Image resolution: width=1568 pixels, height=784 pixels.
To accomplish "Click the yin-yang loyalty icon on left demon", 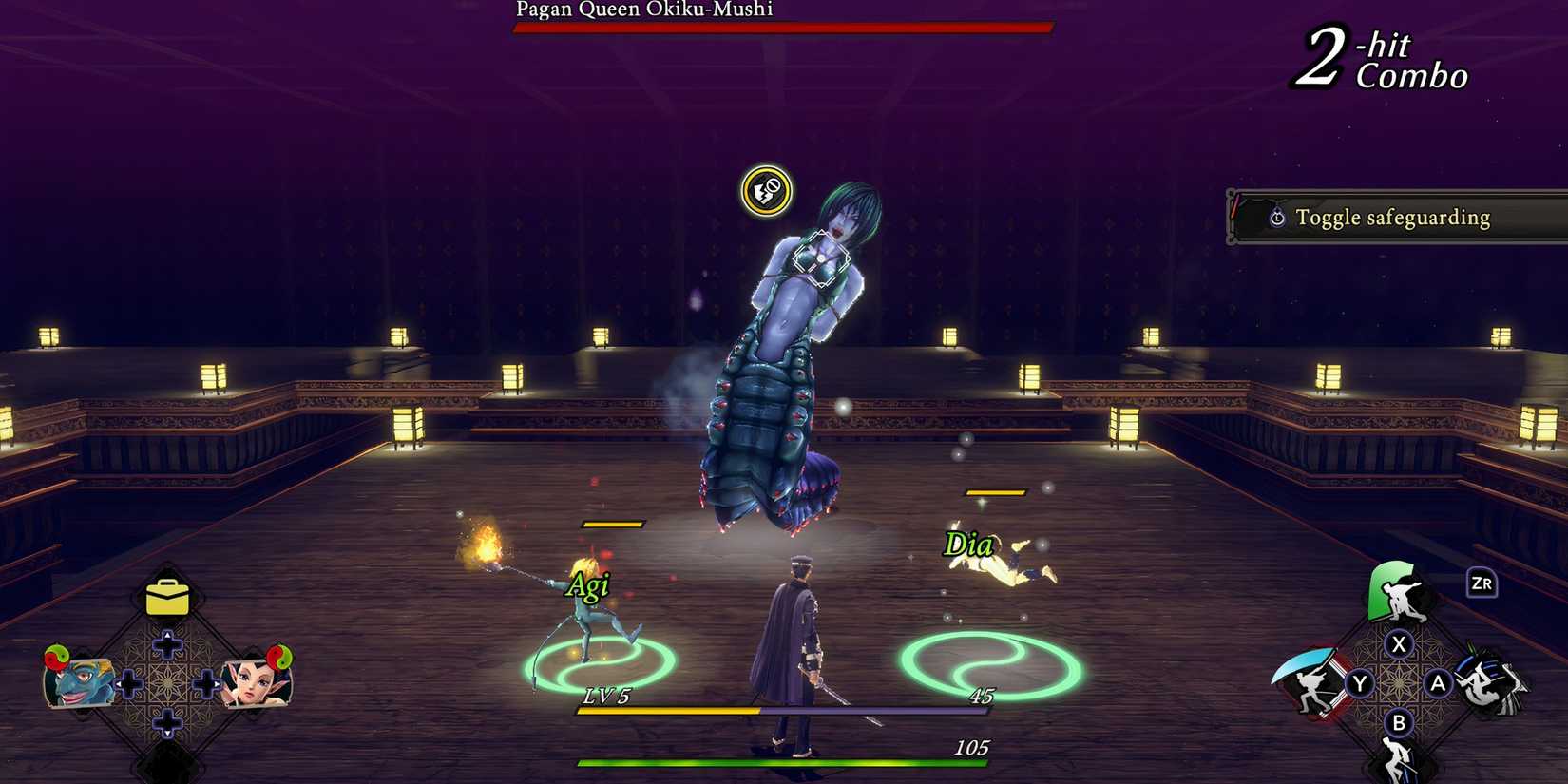I will (57, 658).
